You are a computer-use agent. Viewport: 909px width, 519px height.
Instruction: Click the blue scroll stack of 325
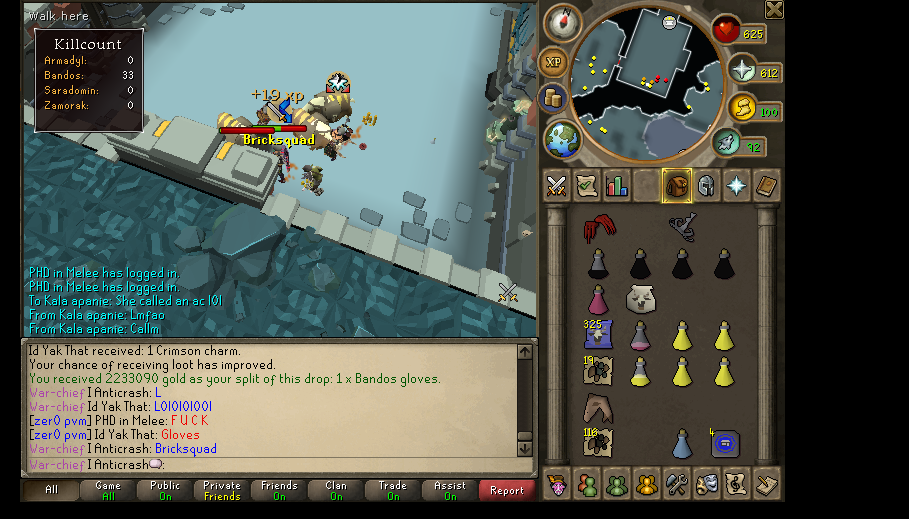[598, 335]
